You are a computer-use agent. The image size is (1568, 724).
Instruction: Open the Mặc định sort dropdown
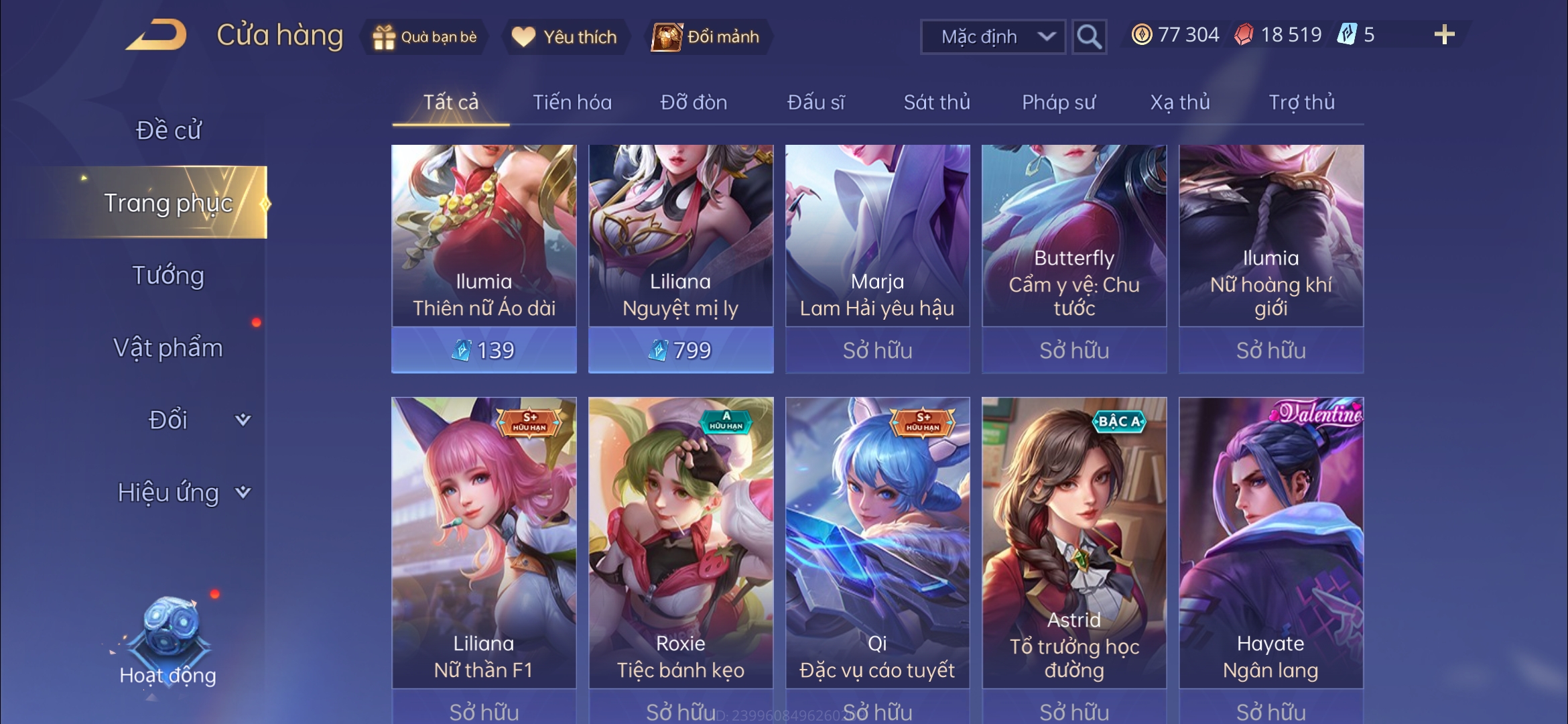pyautogui.click(x=994, y=36)
